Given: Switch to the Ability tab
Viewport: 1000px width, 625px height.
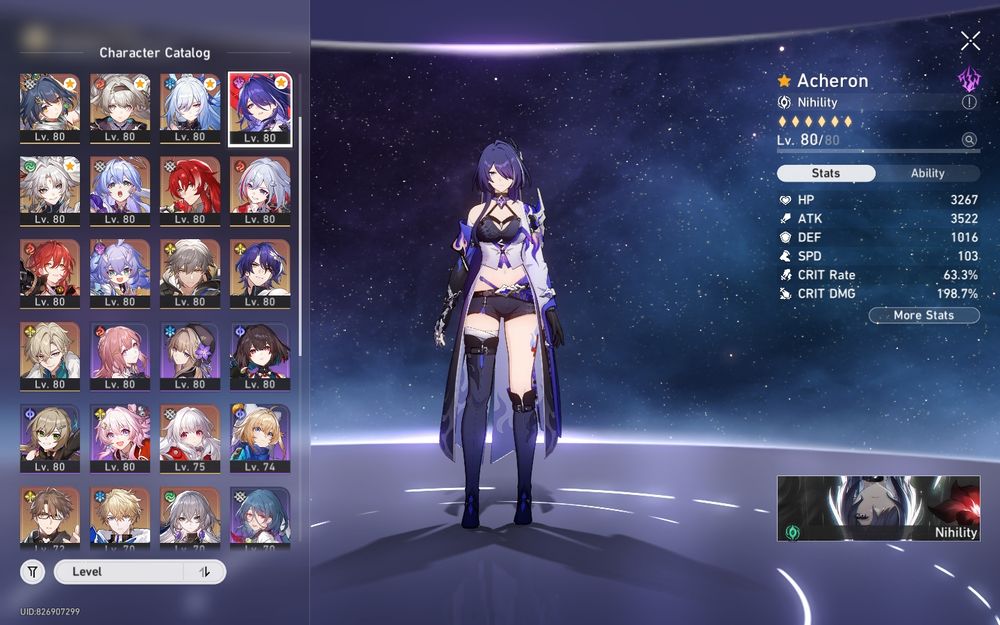Looking at the screenshot, I should coord(927,173).
